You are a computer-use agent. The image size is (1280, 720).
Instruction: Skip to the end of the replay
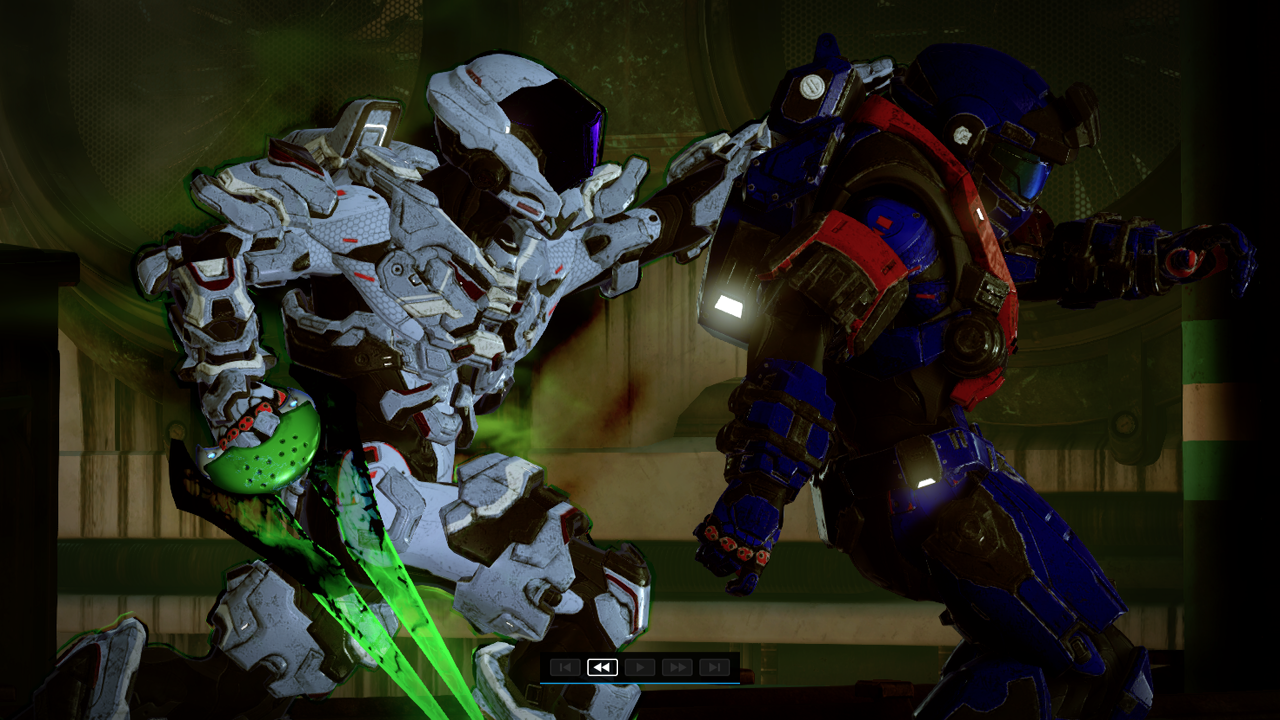pos(714,667)
